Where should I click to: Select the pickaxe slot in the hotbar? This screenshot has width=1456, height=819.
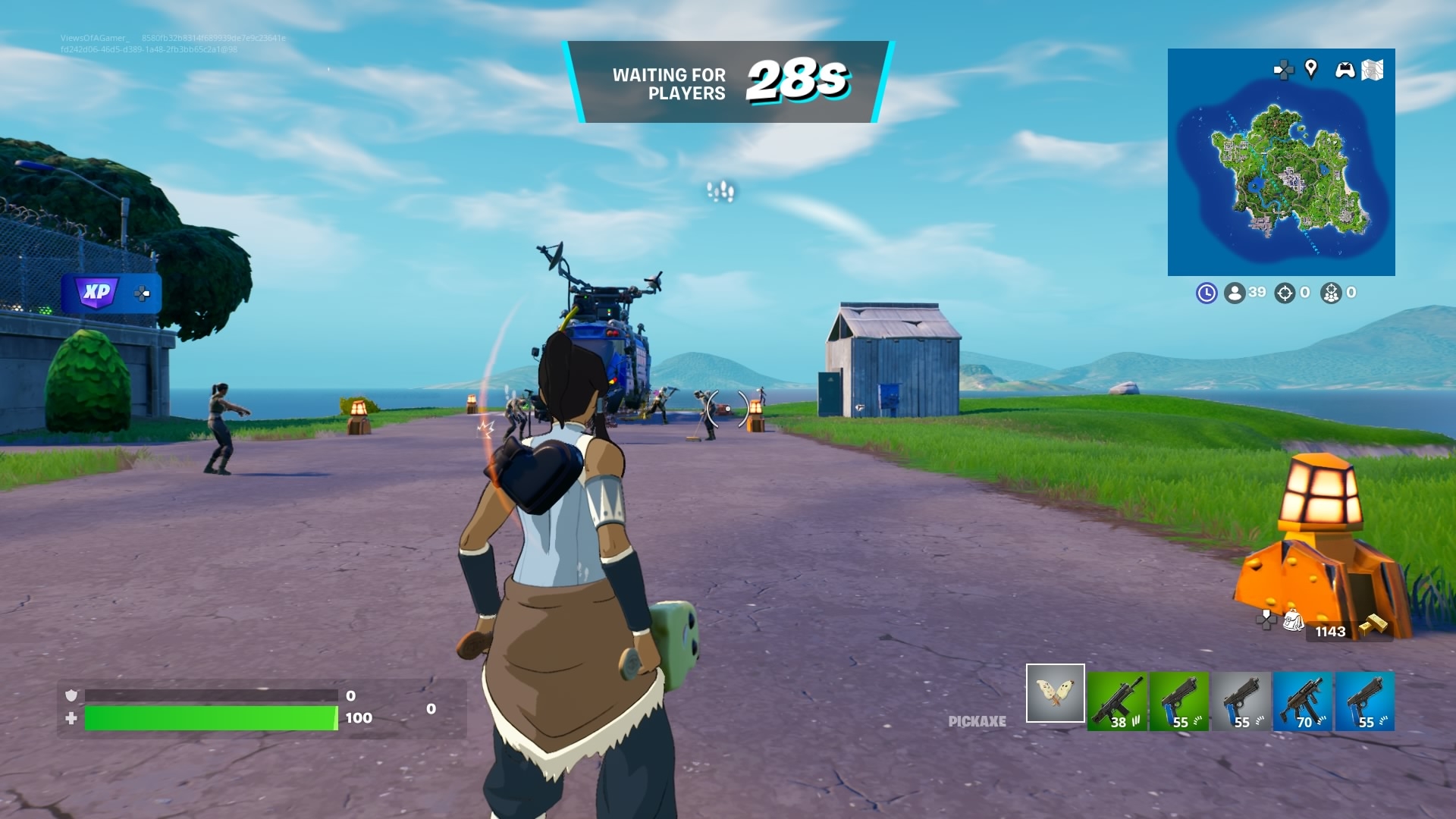1055,693
